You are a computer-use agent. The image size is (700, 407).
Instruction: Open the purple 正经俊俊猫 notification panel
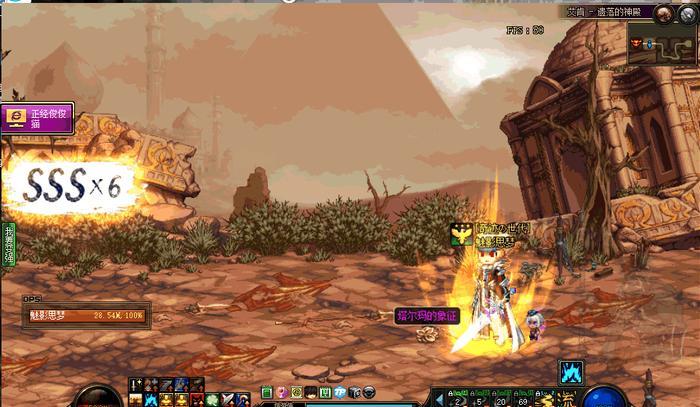tap(37, 118)
